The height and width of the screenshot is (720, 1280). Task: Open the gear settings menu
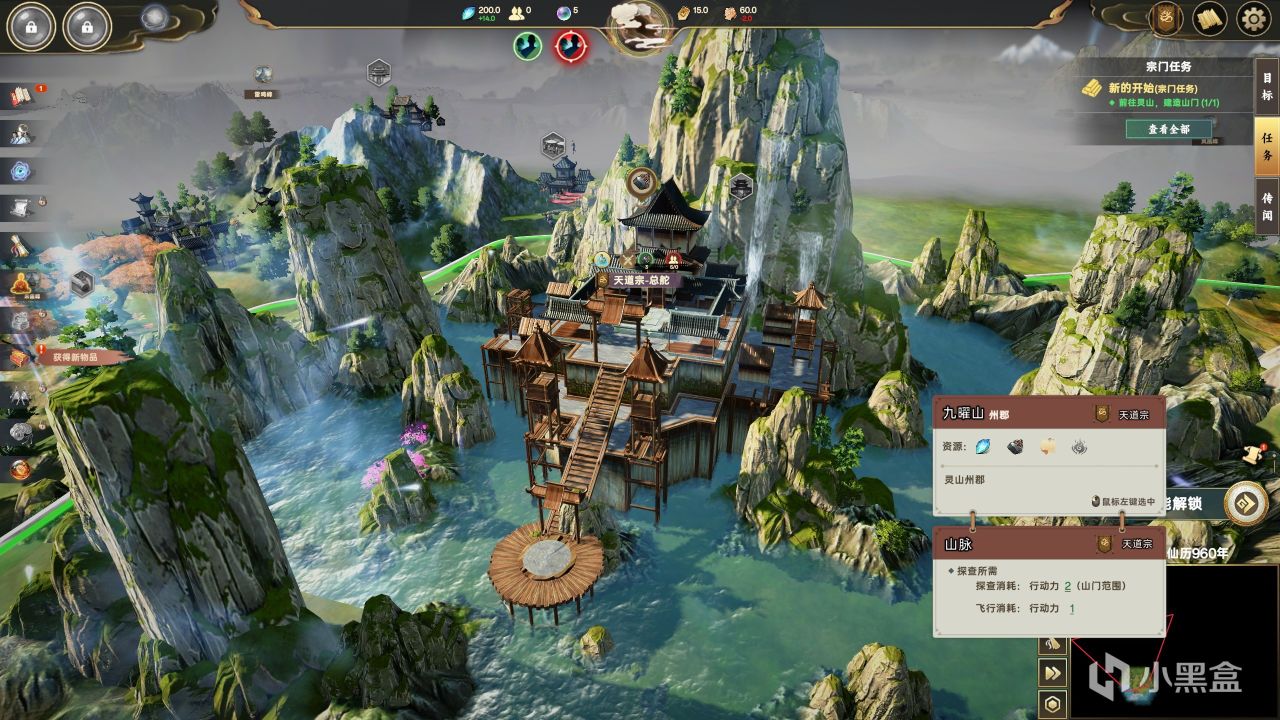point(1252,18)
